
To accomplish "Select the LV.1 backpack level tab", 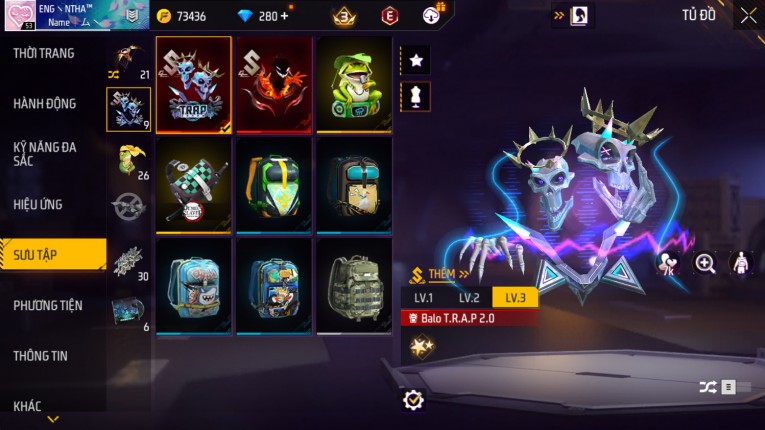I will pyautogui.click(x=423, y=298).
